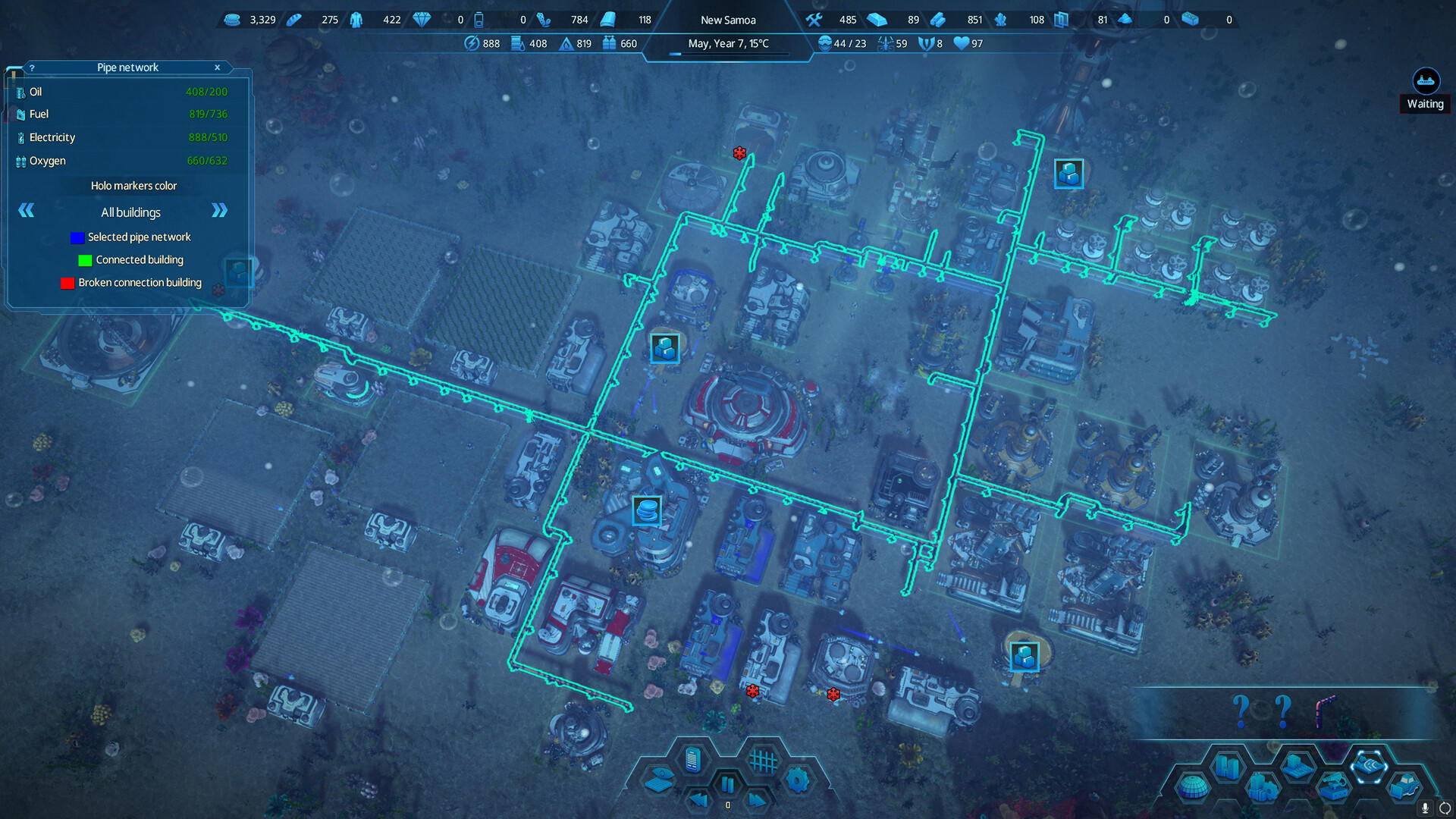Toggle the layers visibility eye icon

coord(661,779)
